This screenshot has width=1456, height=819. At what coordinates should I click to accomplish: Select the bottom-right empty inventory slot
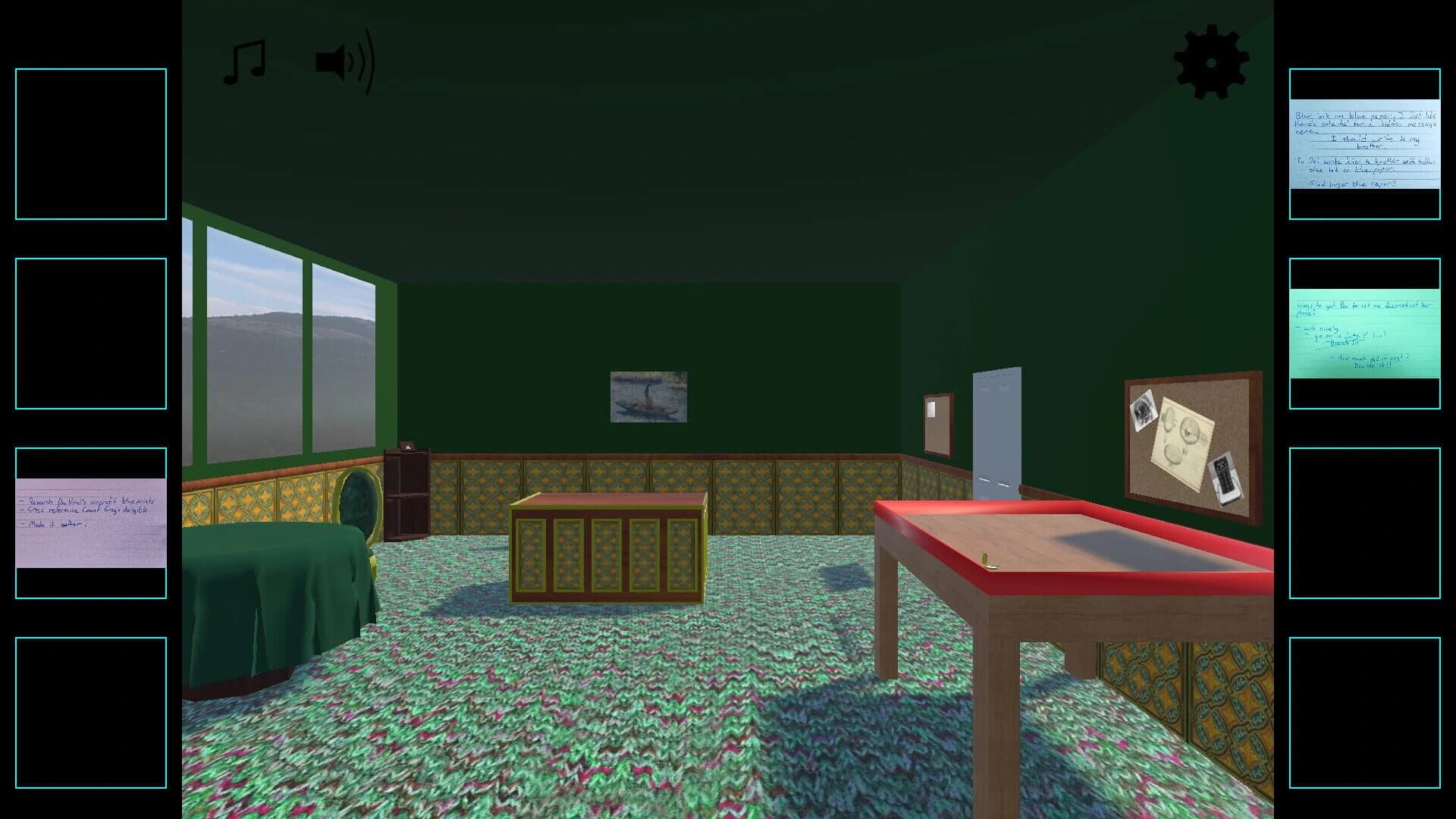(1367, 713)
